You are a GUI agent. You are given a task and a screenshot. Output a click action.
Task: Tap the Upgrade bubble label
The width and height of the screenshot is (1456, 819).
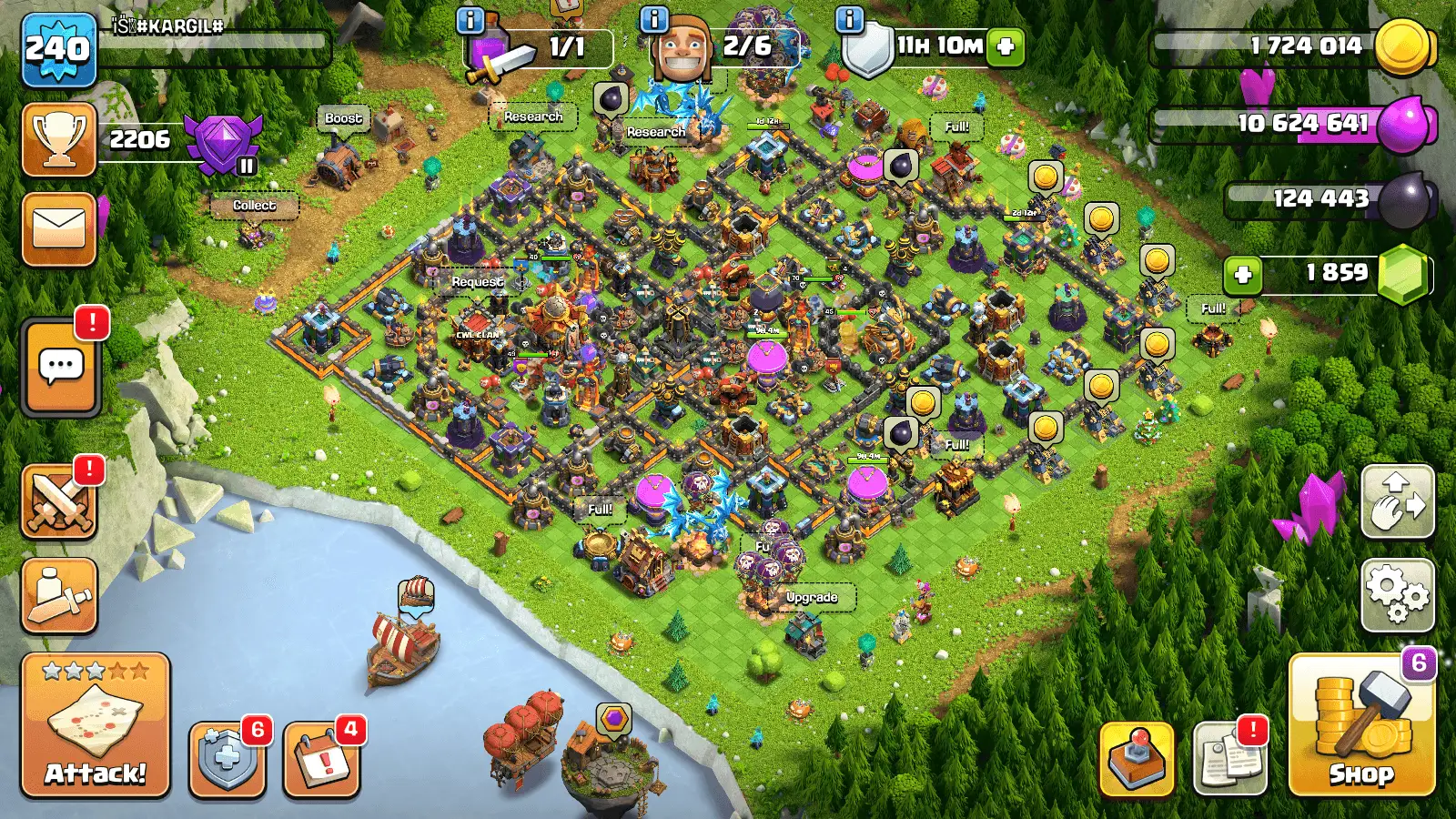(x=812, y=598)
